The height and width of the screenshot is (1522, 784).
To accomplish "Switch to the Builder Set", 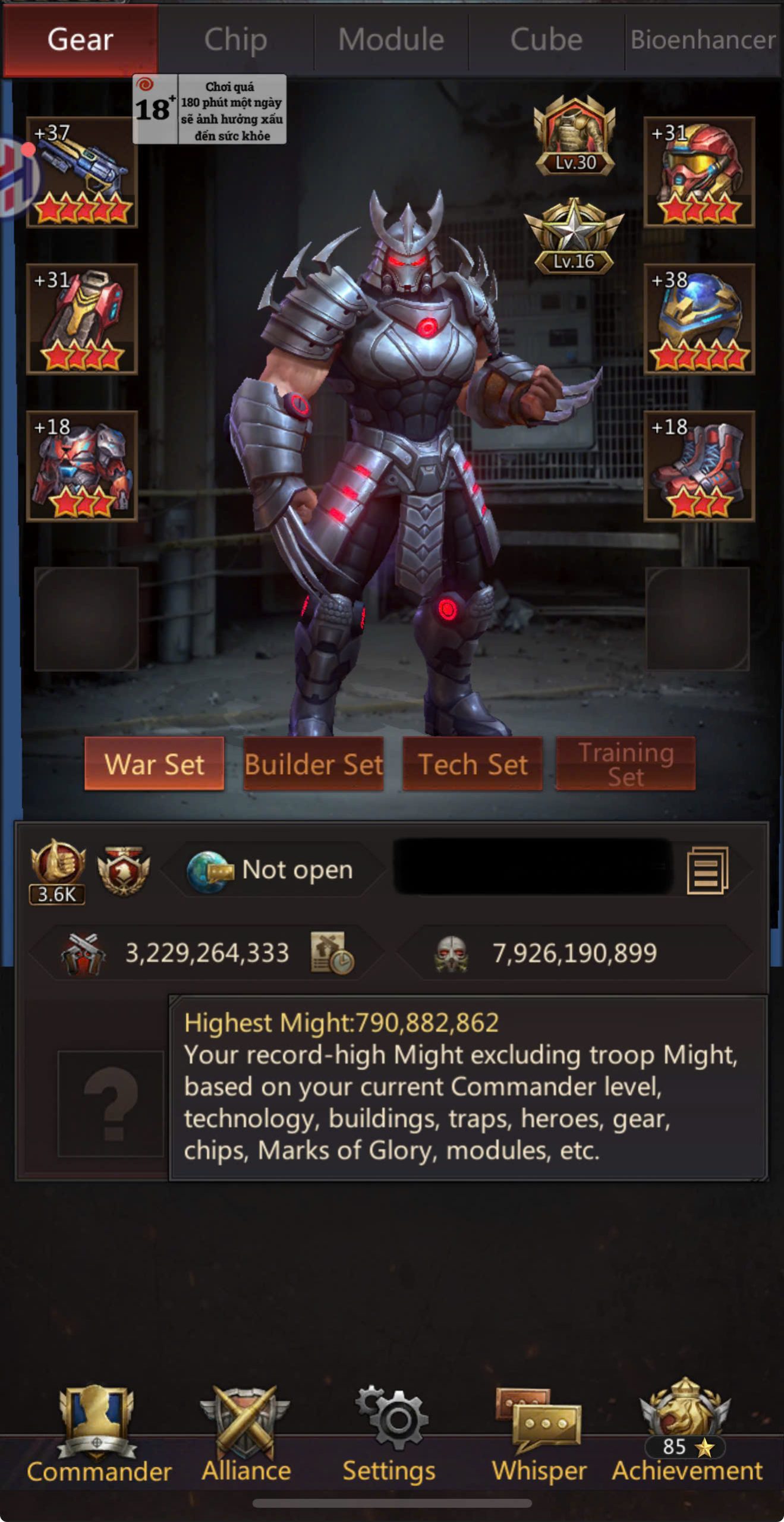I will click(313, 764).
